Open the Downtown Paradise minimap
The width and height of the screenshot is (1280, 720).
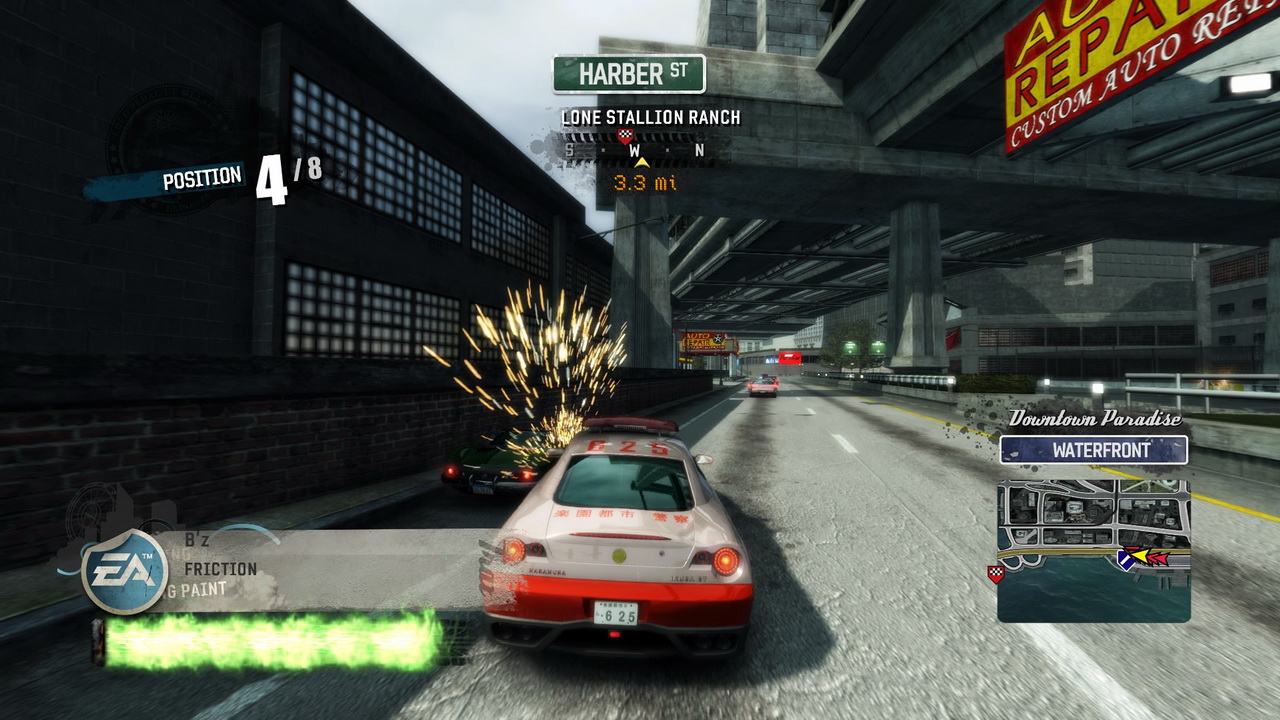(1094, 551)
